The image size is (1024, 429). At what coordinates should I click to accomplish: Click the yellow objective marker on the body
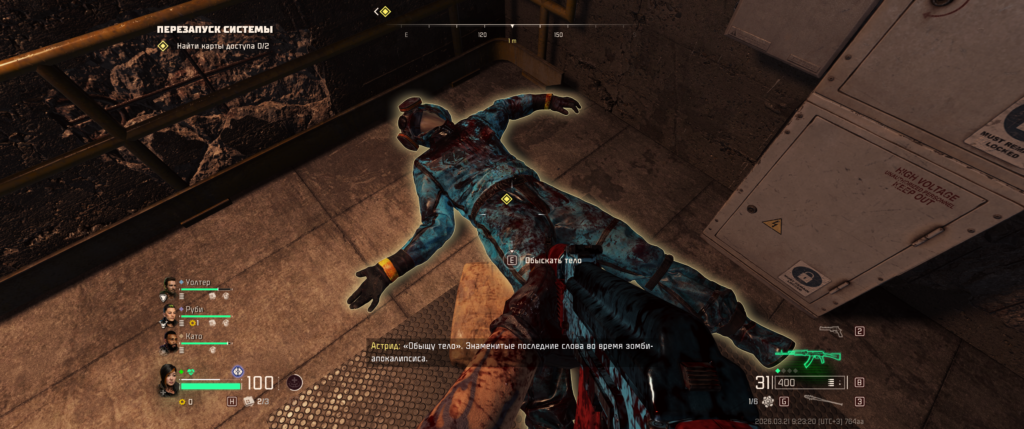click(506, 199)
